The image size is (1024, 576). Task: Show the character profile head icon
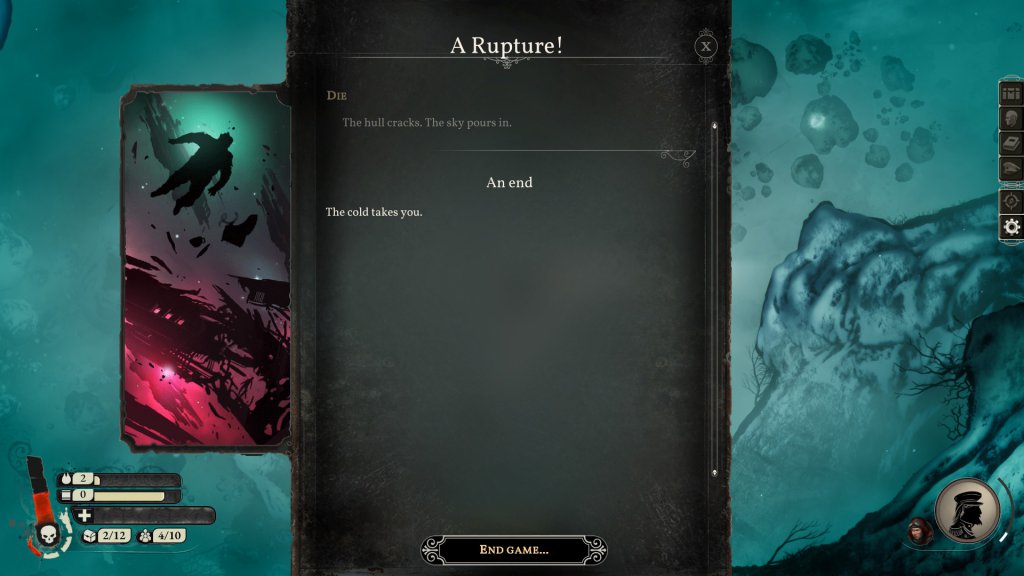(1011, 119)
